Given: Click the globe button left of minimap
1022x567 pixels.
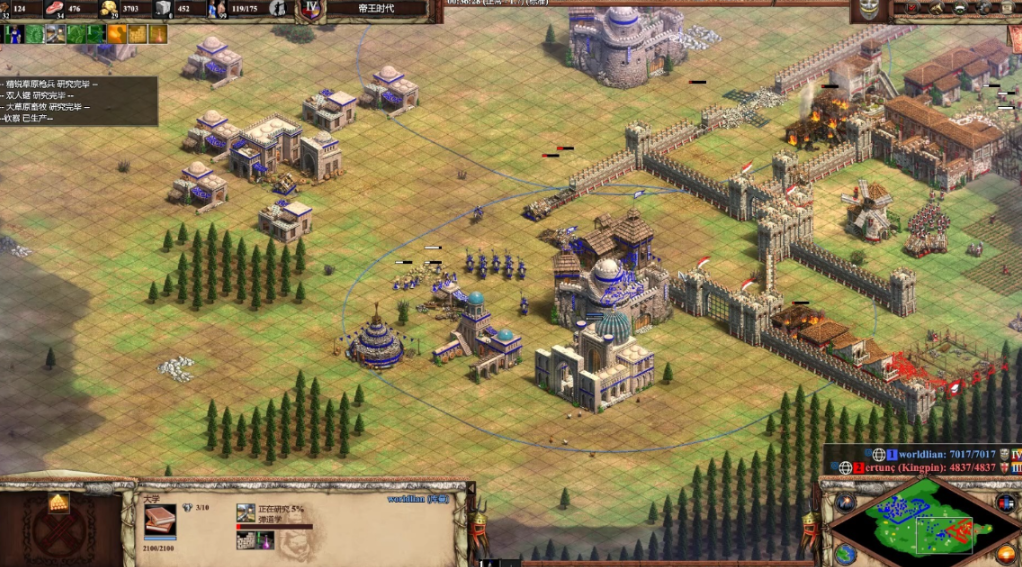Looking at the screenshot, I should tap(845, 553).
